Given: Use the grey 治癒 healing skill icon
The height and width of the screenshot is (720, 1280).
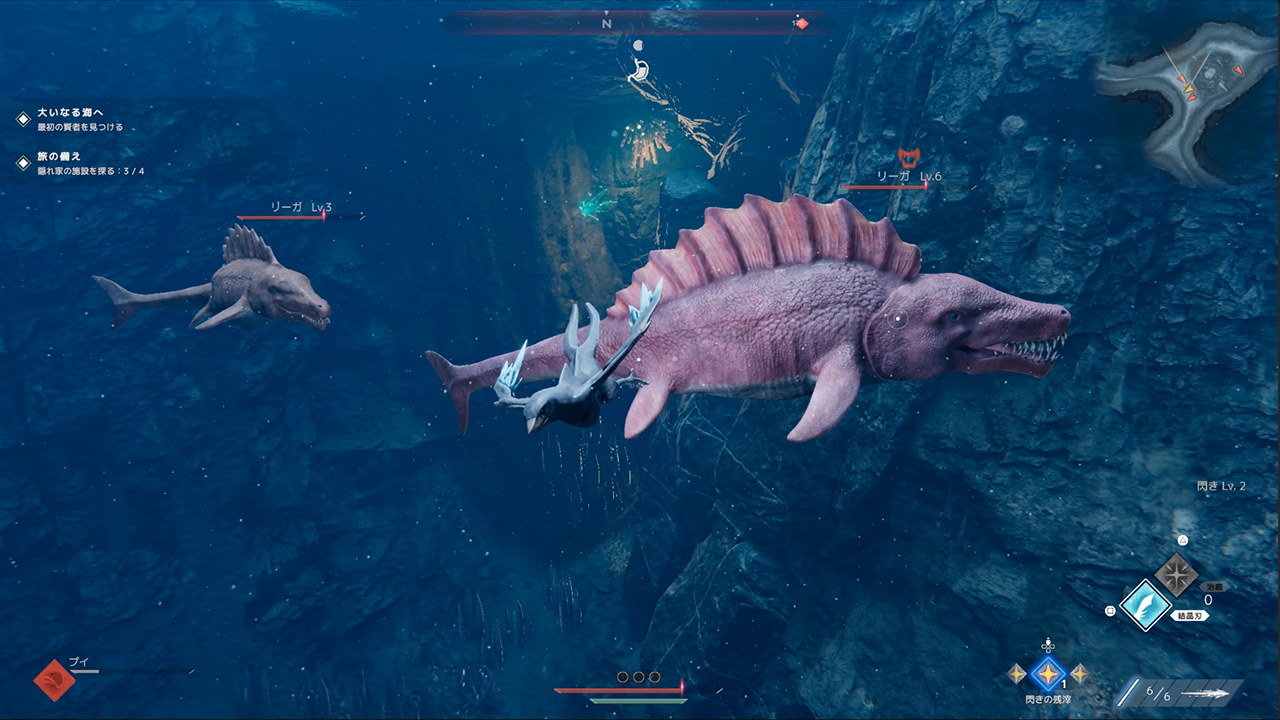Looking at the screenshot, I should click(1177, 574).
